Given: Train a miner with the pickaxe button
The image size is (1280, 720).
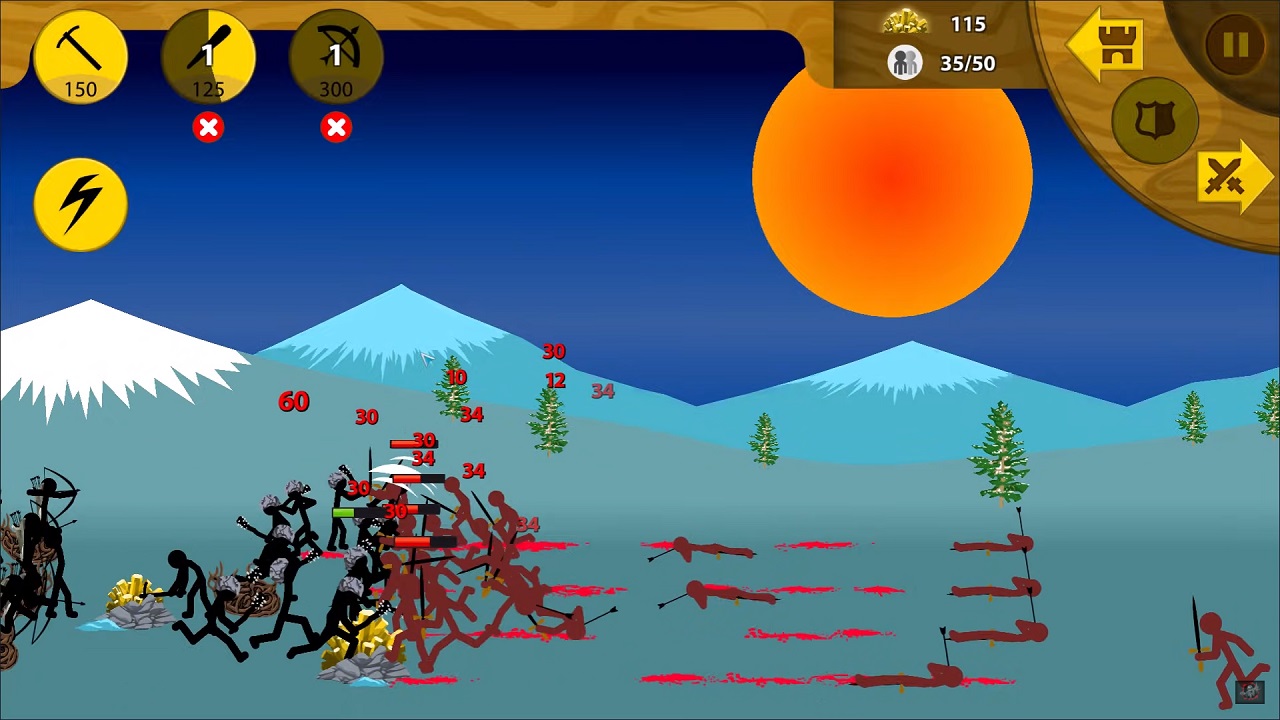Looking at the screenshot, I should click(80, 57).
